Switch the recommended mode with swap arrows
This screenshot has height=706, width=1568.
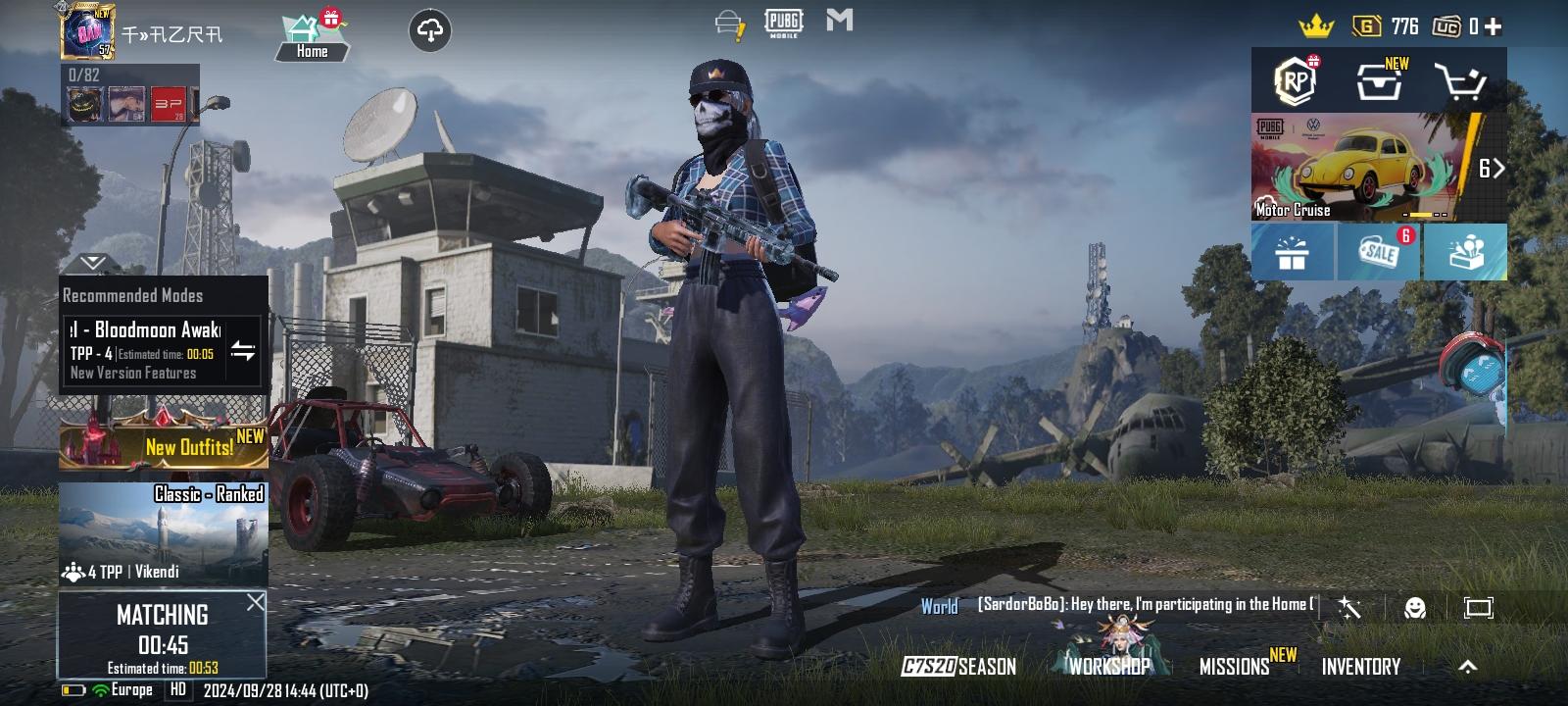243,351
